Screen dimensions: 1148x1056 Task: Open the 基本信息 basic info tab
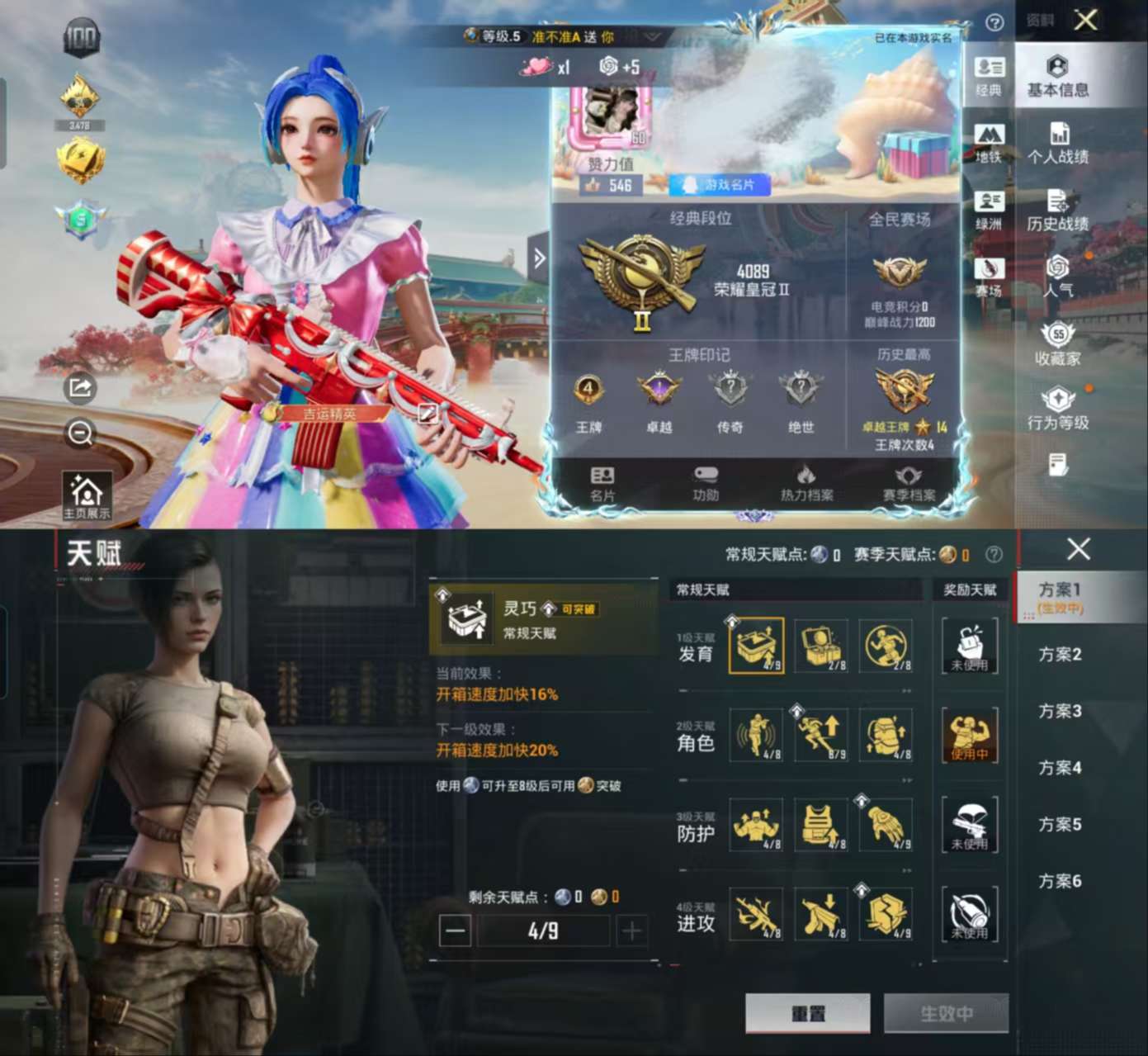coord(1057,77)
